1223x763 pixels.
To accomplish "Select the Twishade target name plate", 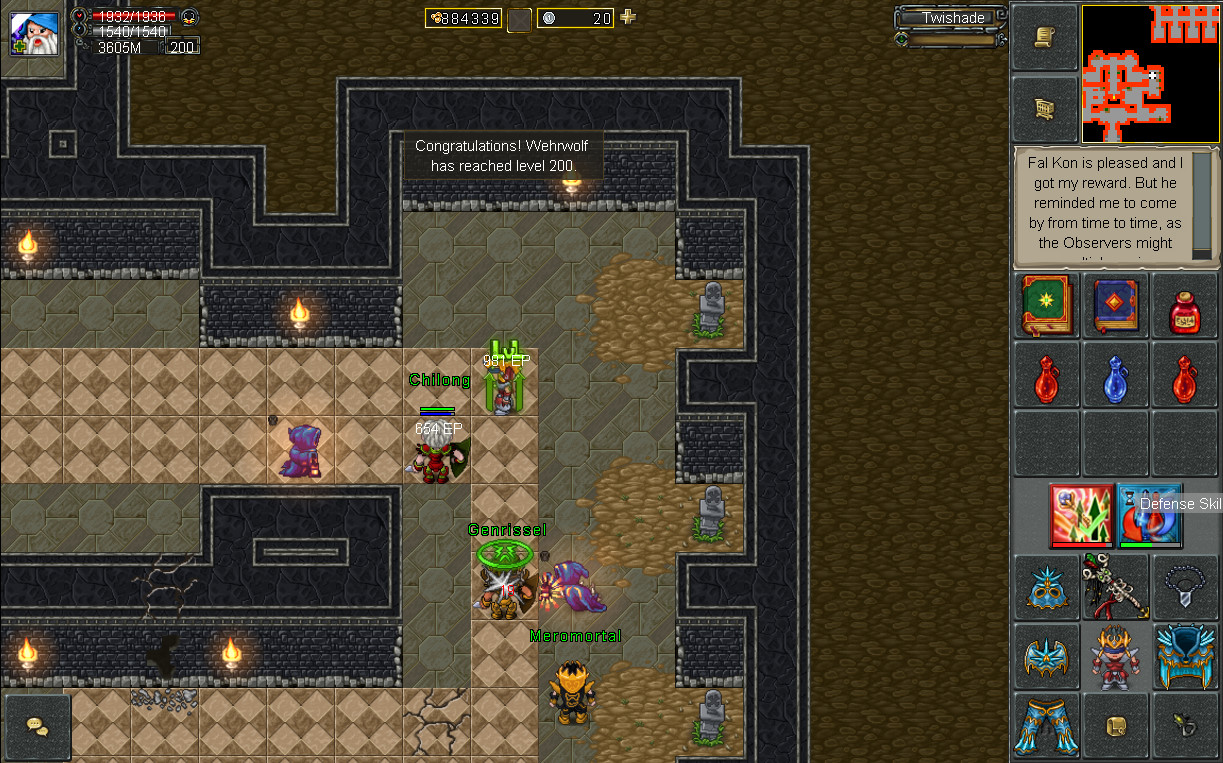I will (x=953, y=18).
